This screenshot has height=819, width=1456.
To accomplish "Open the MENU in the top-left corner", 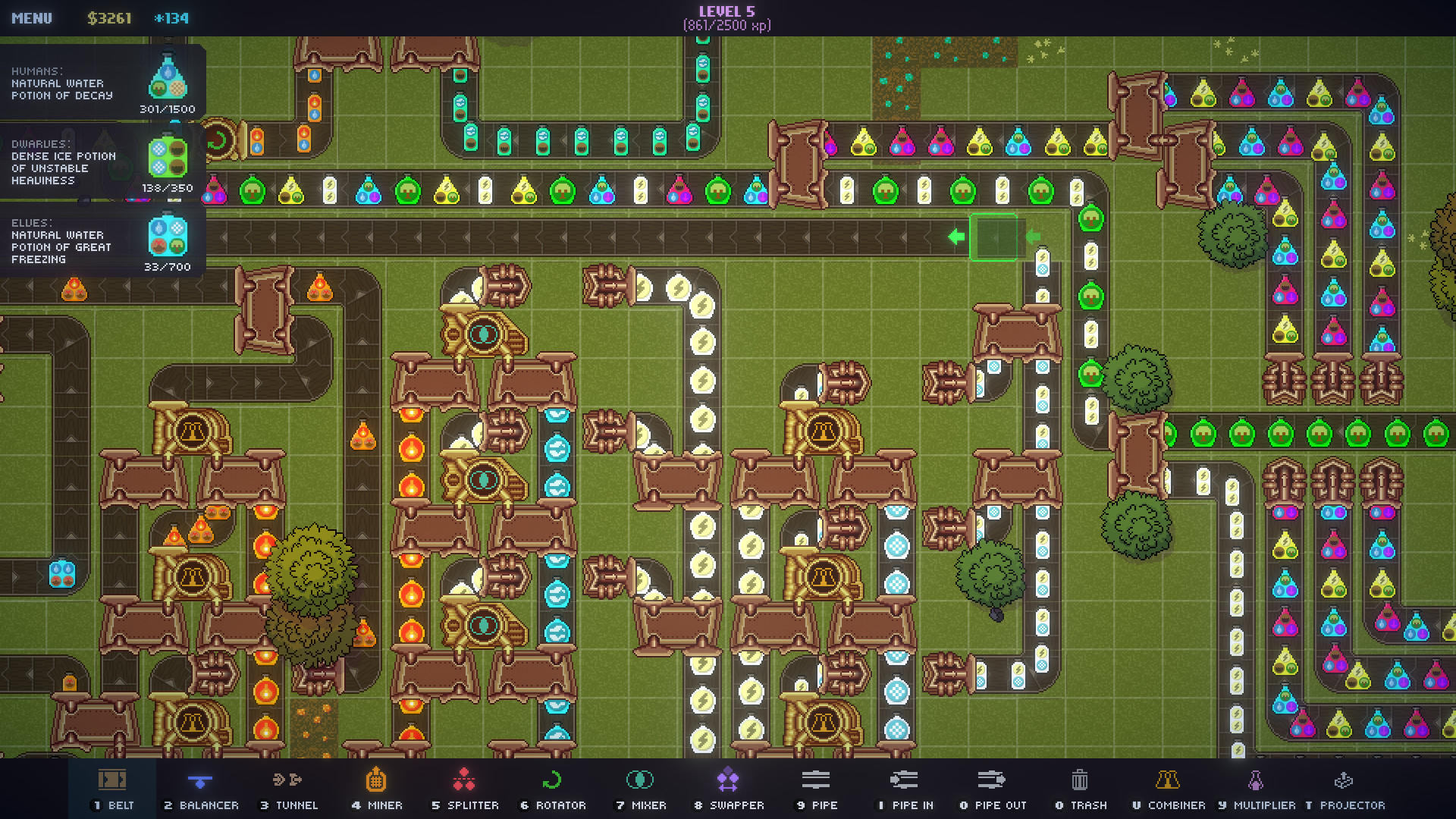I will pyautogui.click(x=32, y=17).
